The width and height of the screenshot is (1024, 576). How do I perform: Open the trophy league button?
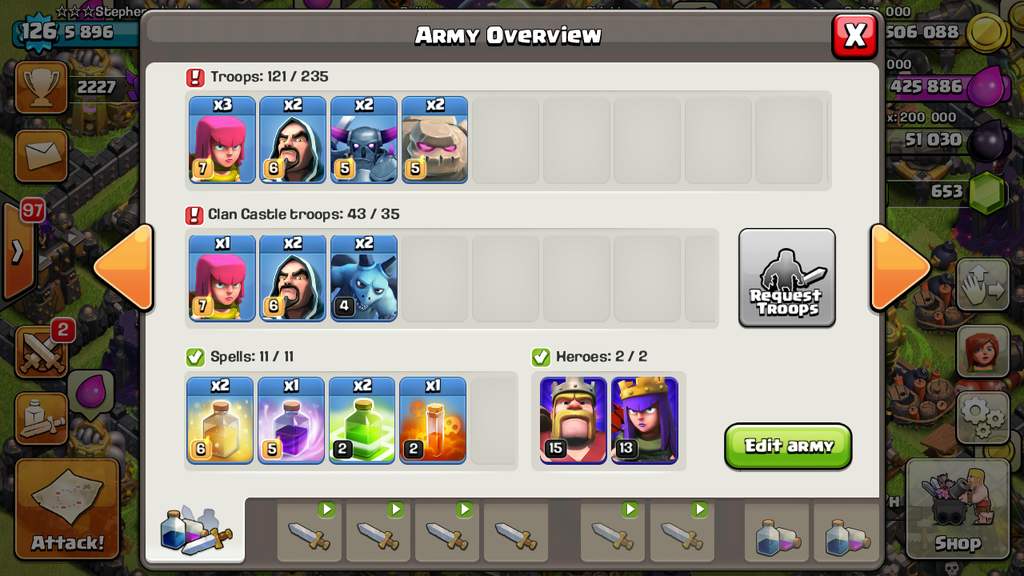tap(41, 88)
